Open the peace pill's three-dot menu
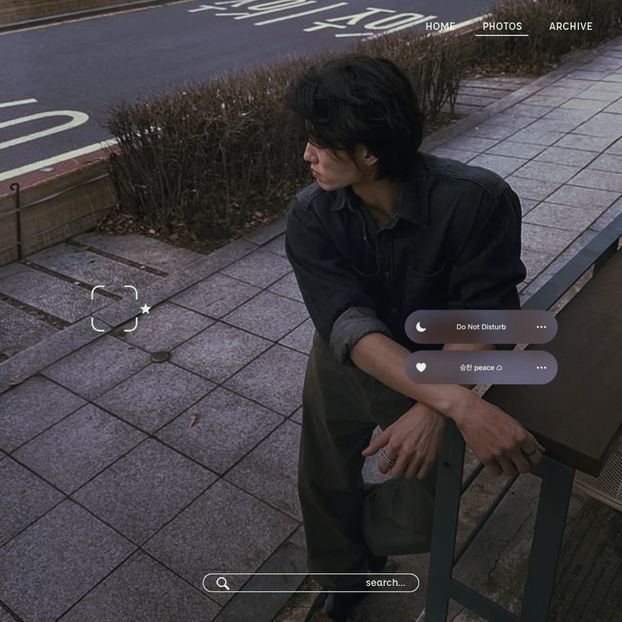Screen dimensions: 622x622 coord(541,367)
